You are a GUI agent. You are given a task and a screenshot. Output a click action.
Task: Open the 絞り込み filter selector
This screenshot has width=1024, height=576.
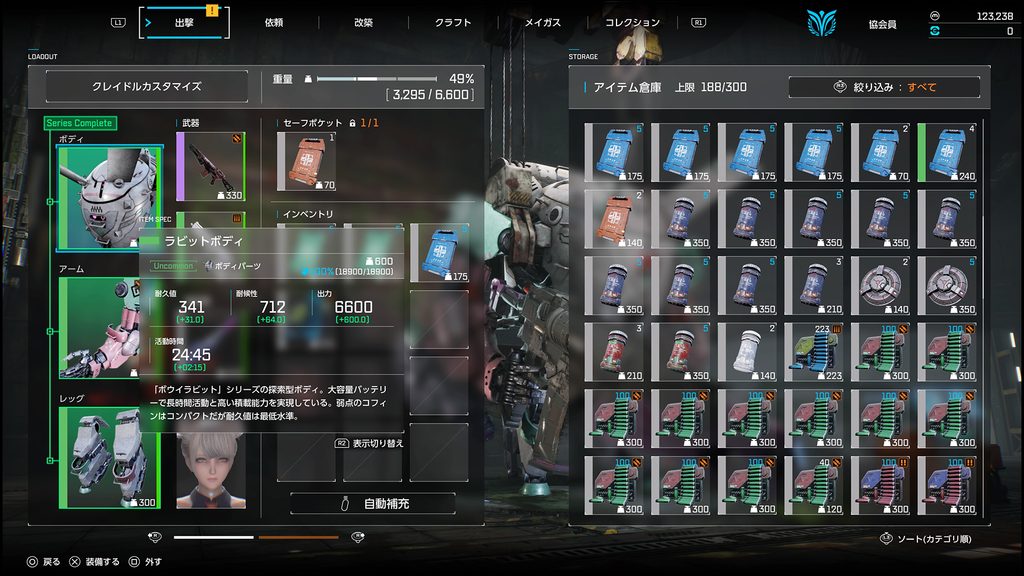point(884,87)
